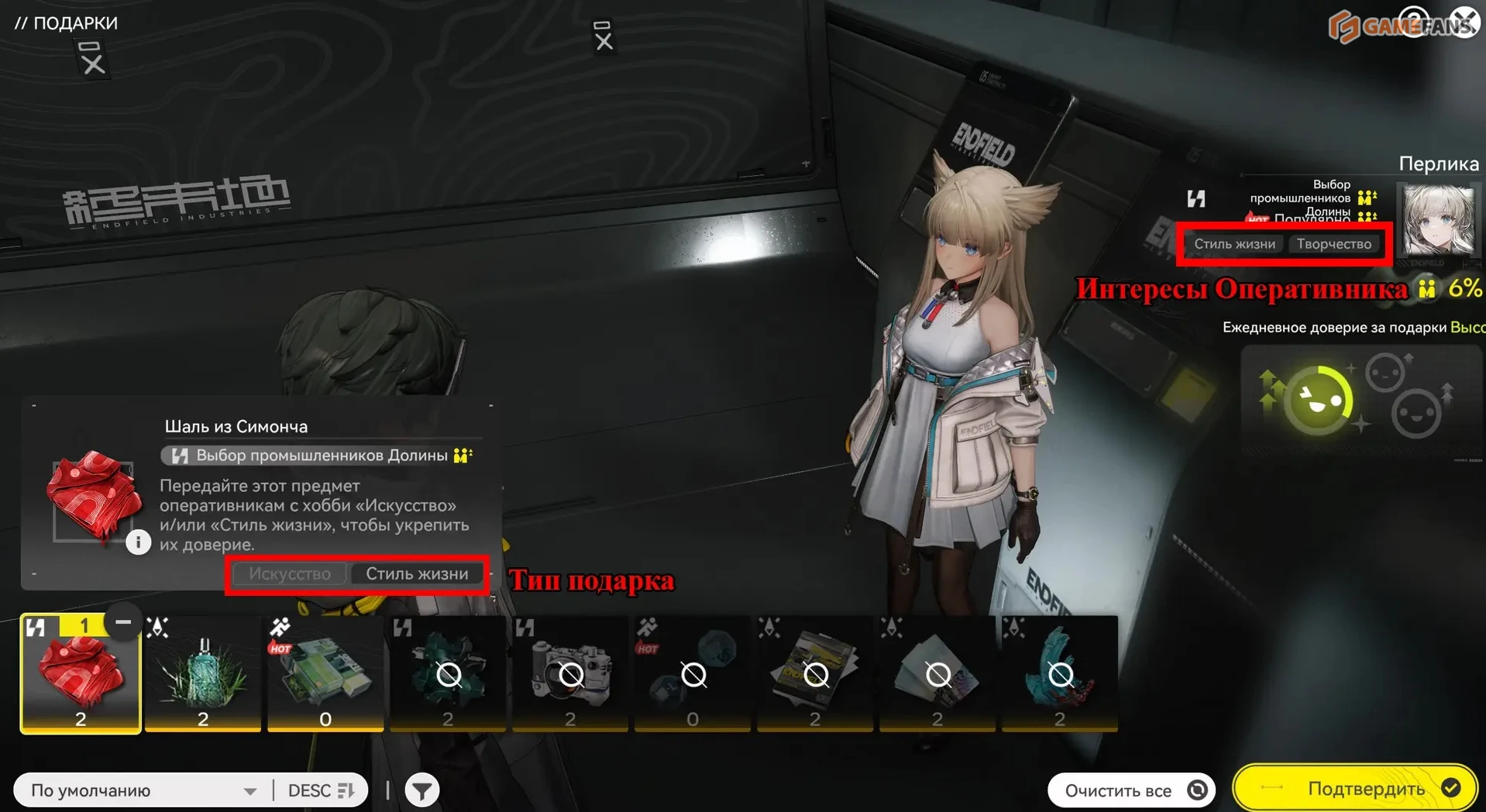This screenshot has height=812, width=1486.
Task: Close the gifts screen
Action: 1464,22
